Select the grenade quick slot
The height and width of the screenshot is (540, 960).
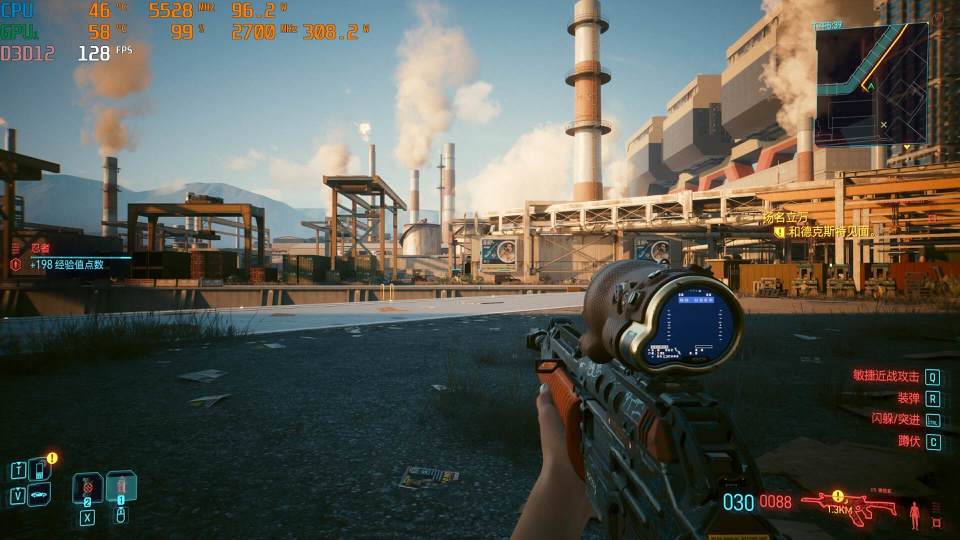point(87,488)
